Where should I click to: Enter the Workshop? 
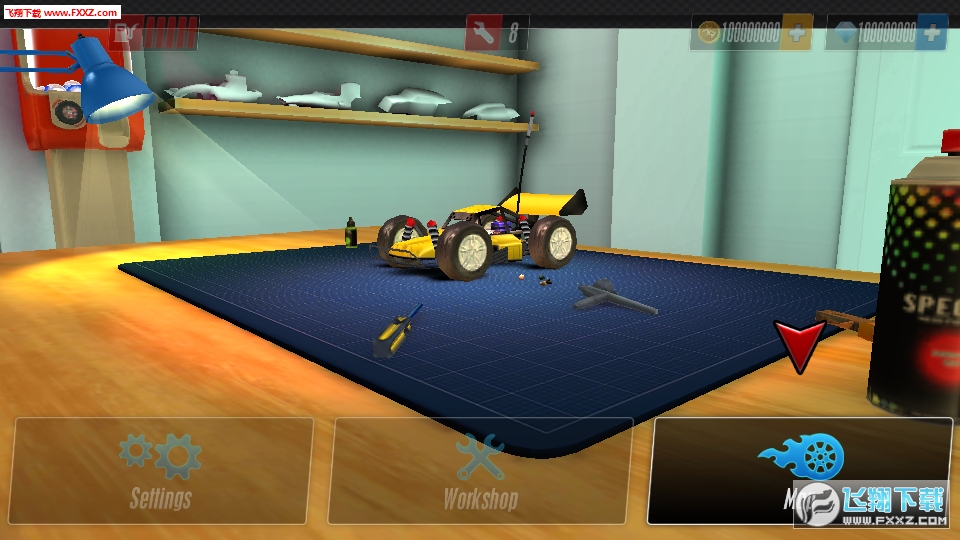tap(480, 470)
